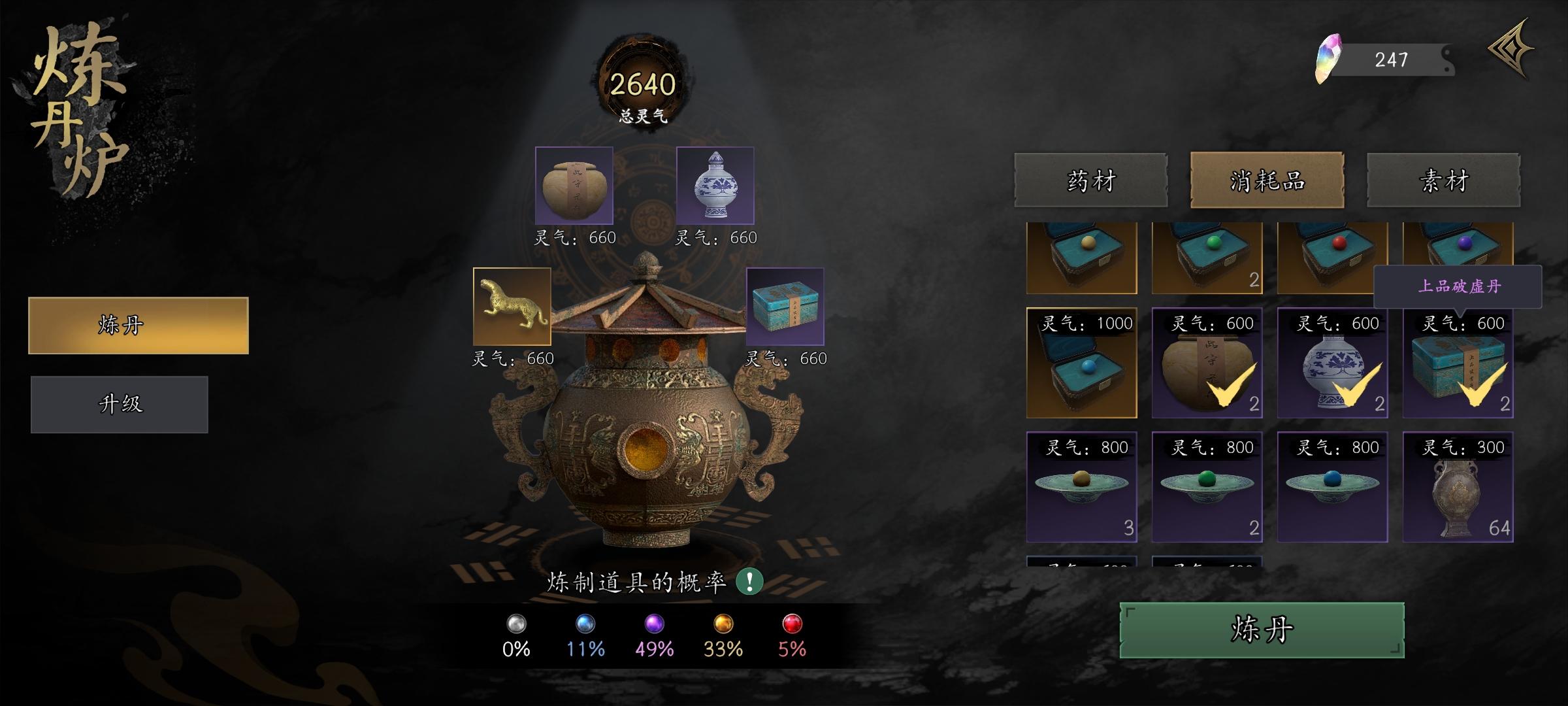The width and height of the screenshot is (1568, 706).
Task: Click the 升级 upgrade button
Action: (x=119, y=404)
